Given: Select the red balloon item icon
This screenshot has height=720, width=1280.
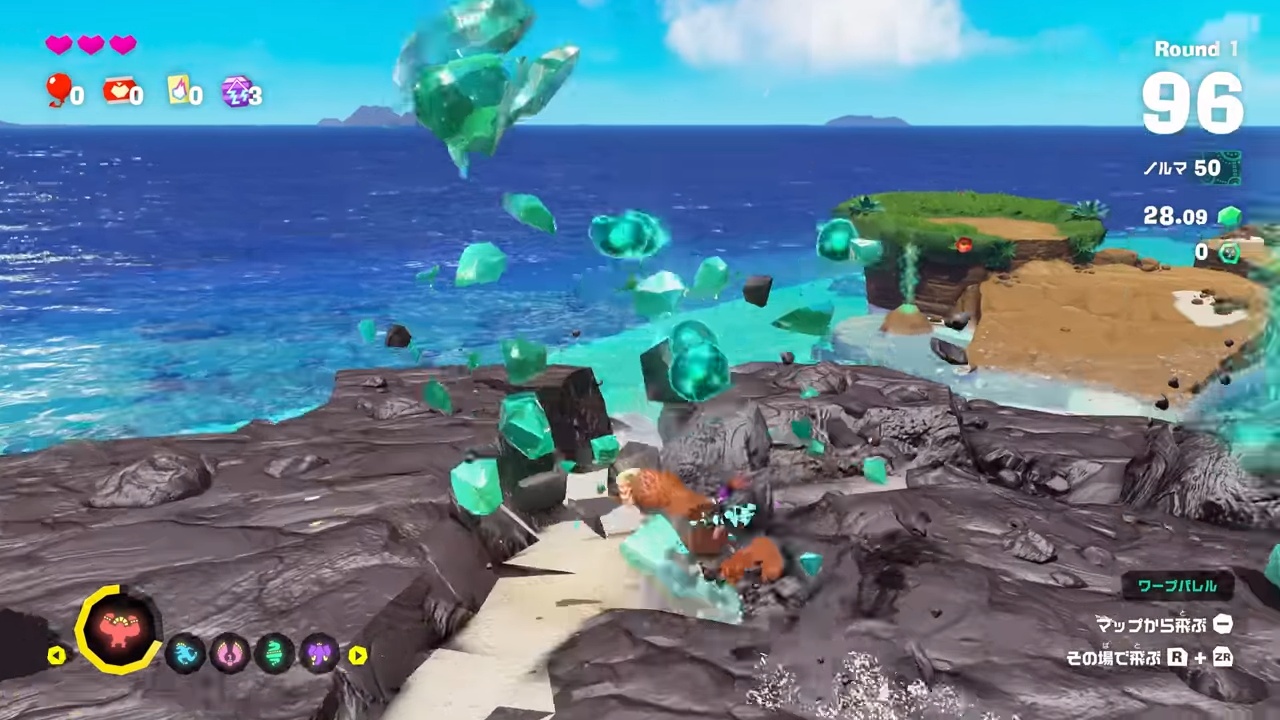Looking at the screenshot, I should 59,91.
